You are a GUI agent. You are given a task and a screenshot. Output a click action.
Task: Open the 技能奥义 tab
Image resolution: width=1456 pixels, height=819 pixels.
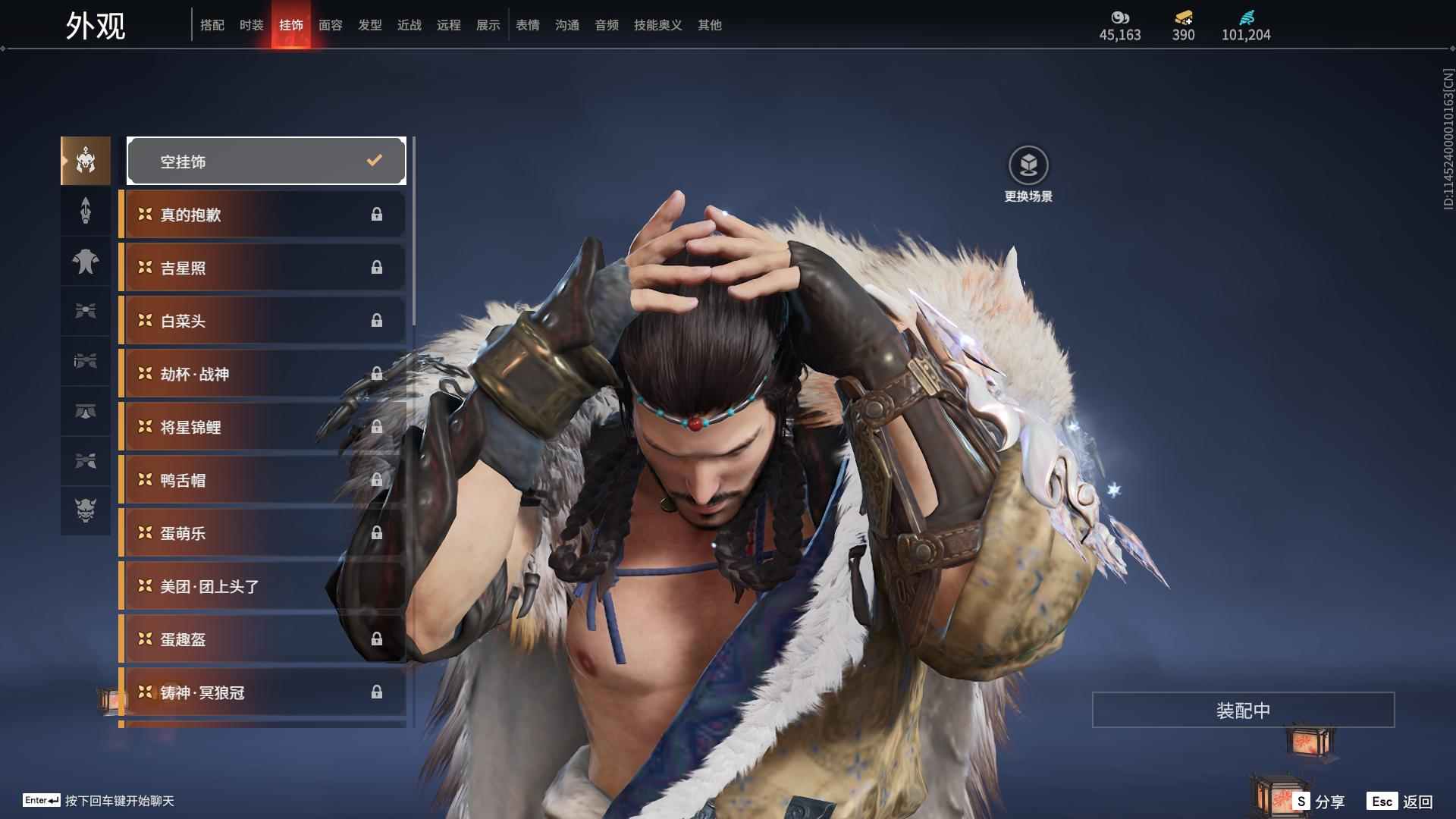pyautogui.click(x=657, y=25)
